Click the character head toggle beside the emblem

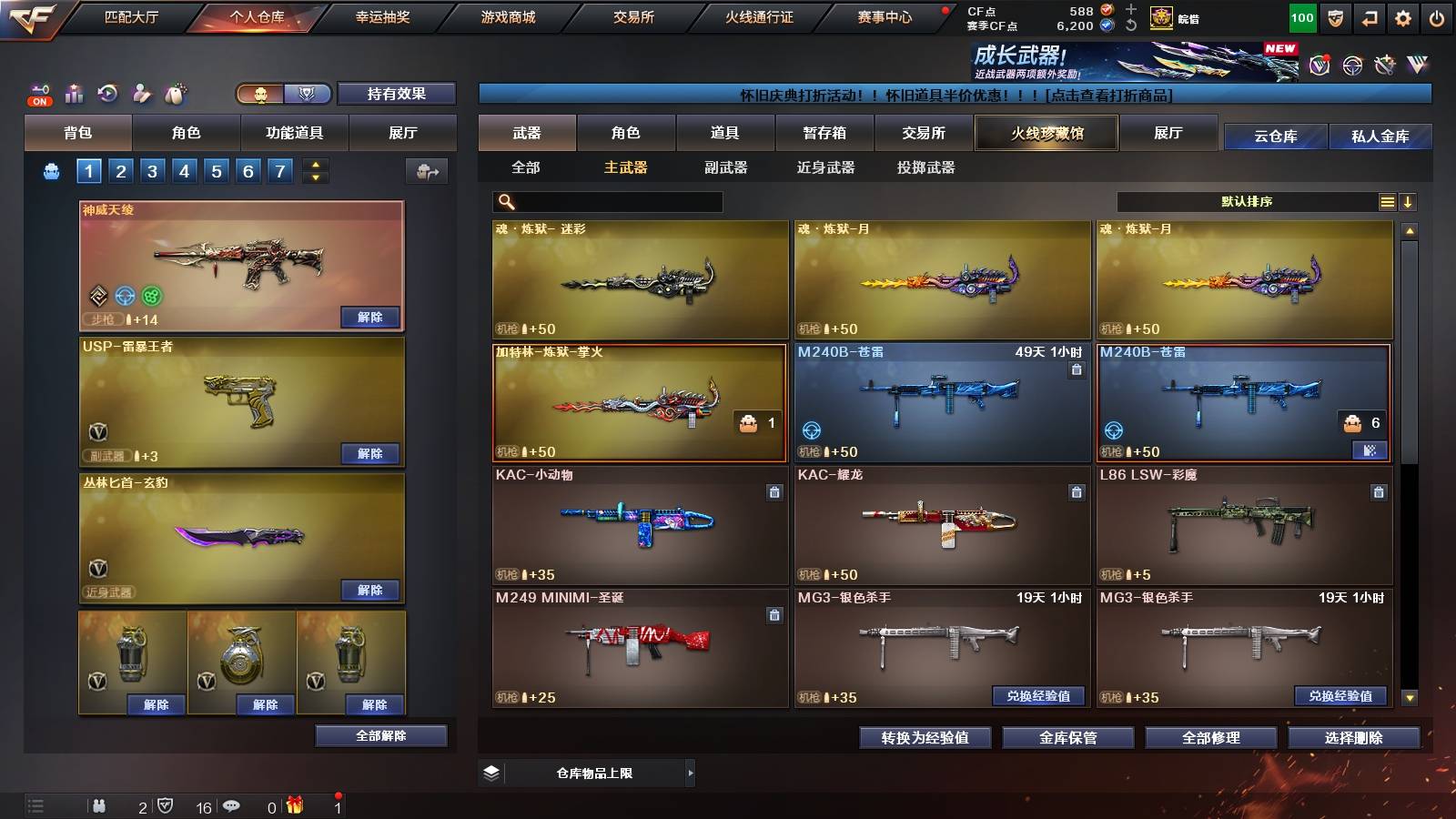pyautogui.click(x=260, y=94)
